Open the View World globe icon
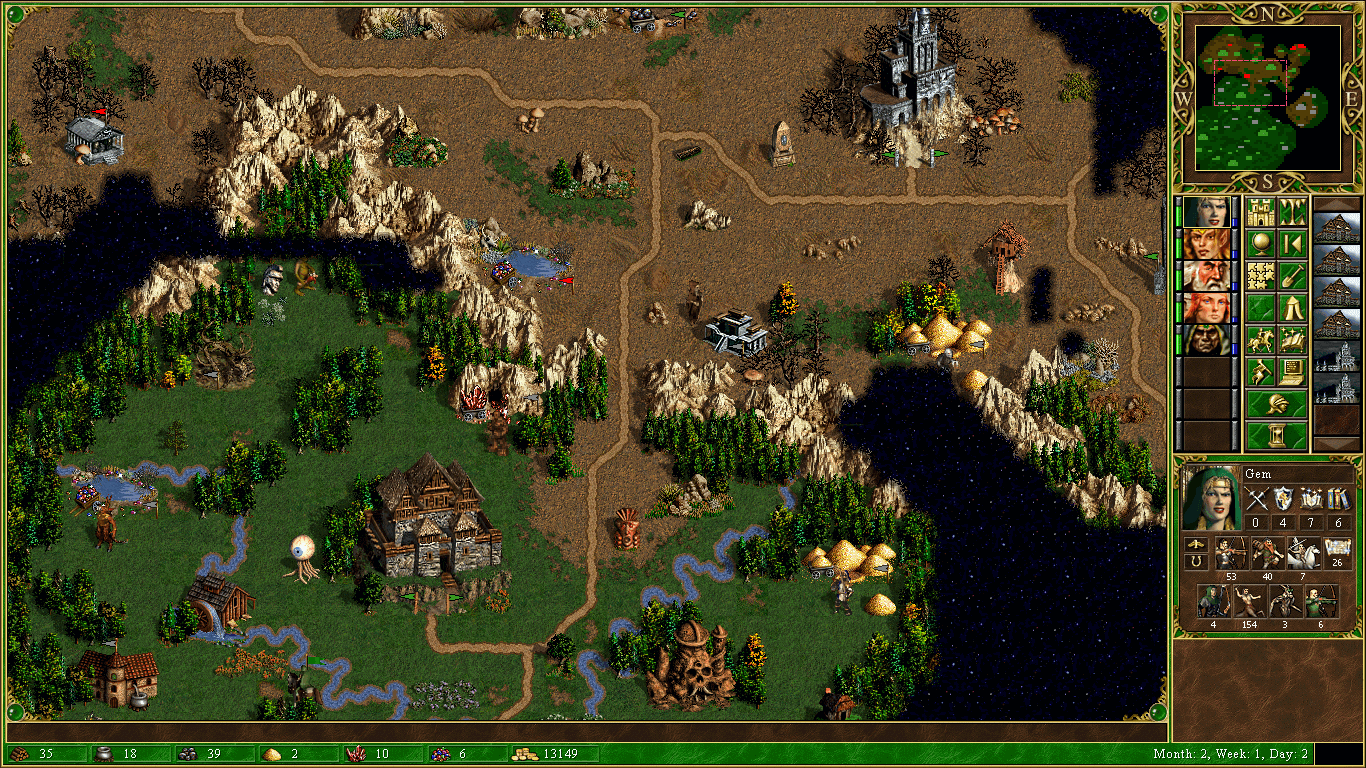 [1260, 242]
